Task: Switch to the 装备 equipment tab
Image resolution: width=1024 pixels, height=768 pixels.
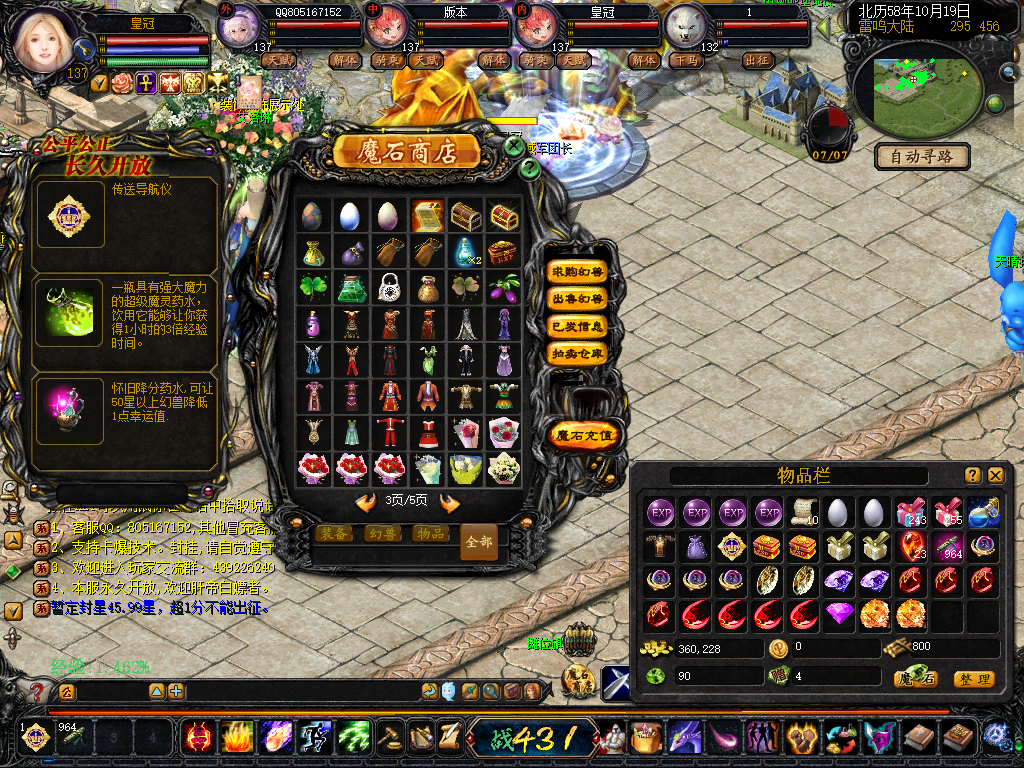Action: pos(333,534)
